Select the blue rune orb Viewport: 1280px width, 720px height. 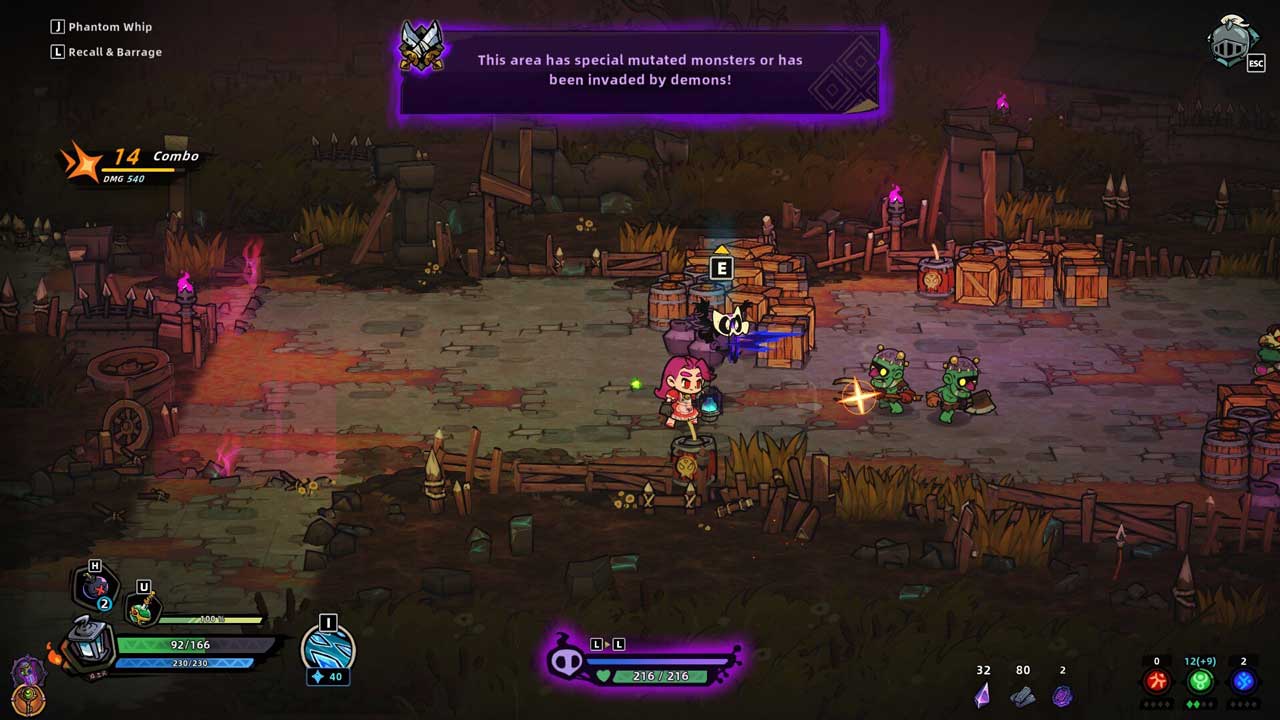coord(1243,682)
